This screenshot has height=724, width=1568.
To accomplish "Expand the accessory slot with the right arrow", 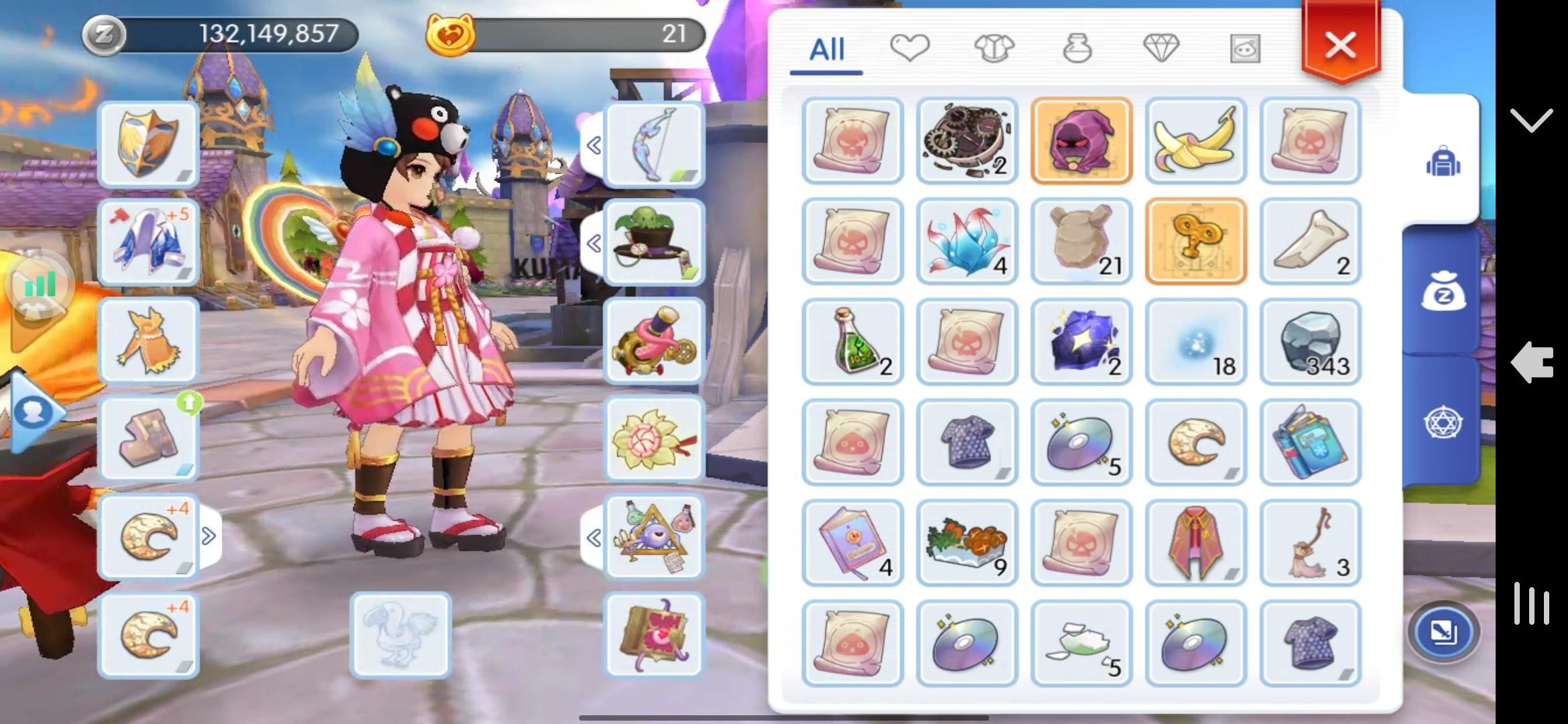I will point(210,534).
